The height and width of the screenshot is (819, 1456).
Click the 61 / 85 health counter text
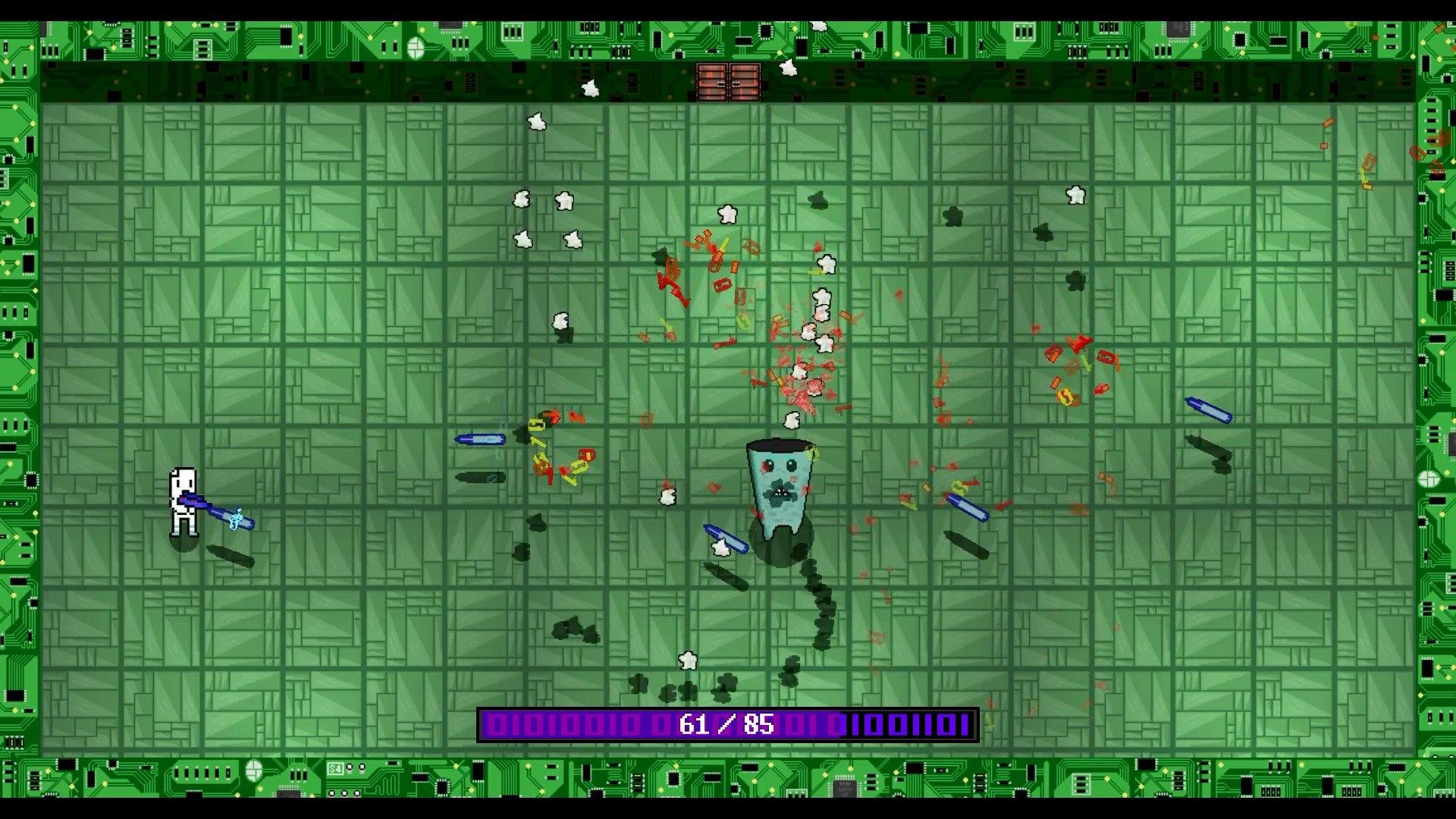click(x=722, y=726)
